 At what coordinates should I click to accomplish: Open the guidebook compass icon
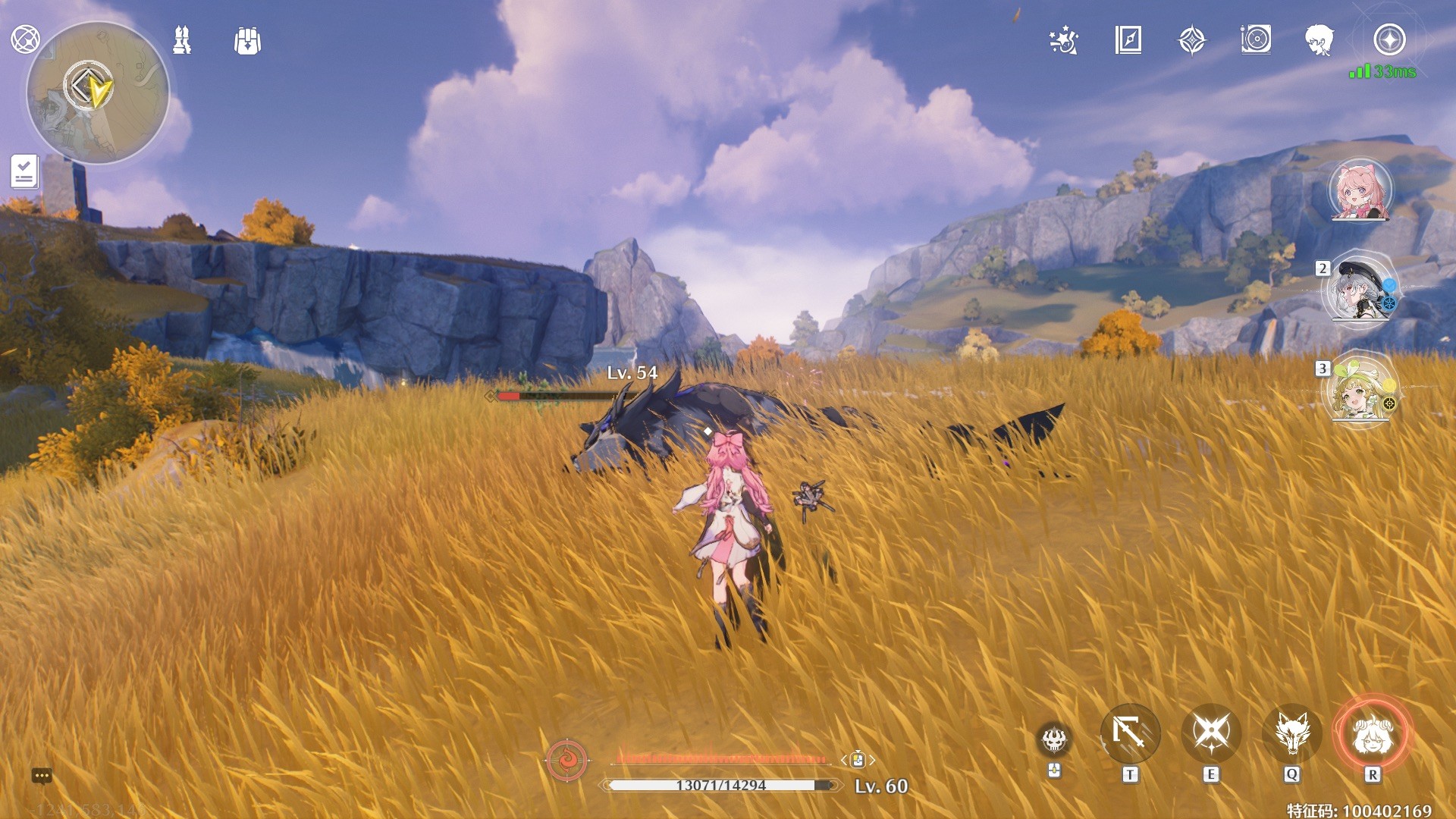(x=1128, y=40)
